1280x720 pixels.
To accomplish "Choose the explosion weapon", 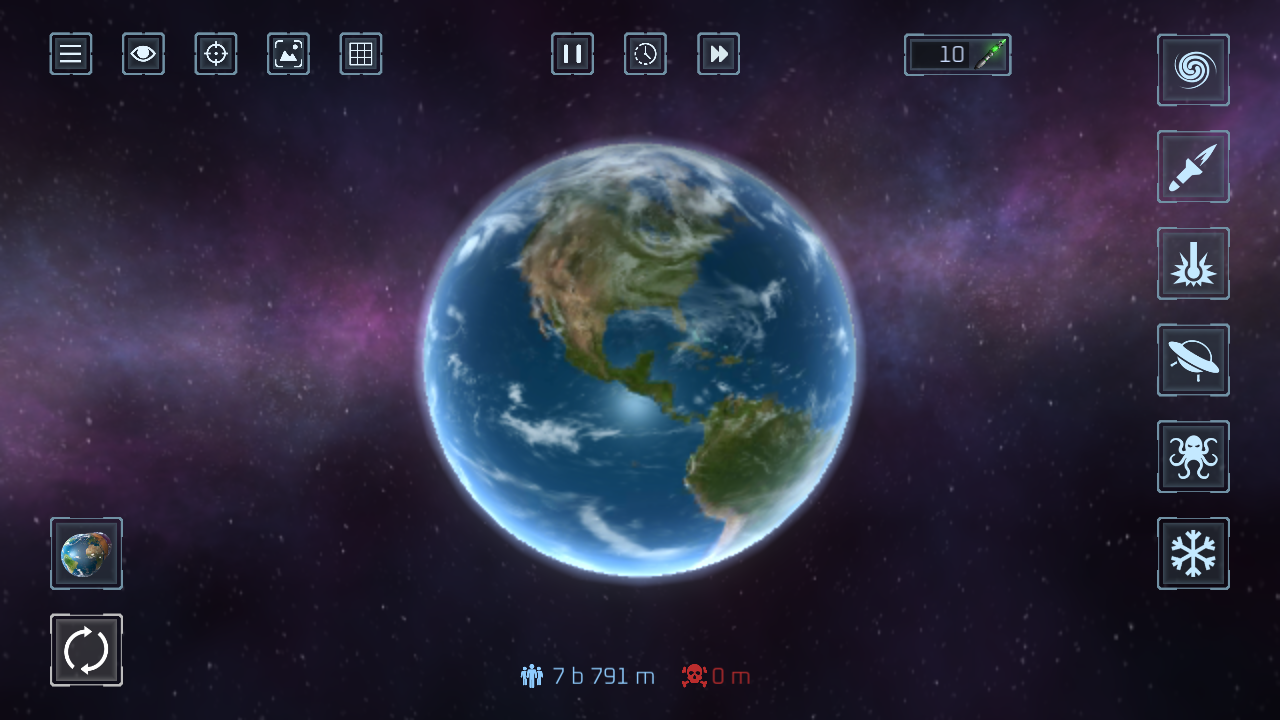I will point(1193,263).
